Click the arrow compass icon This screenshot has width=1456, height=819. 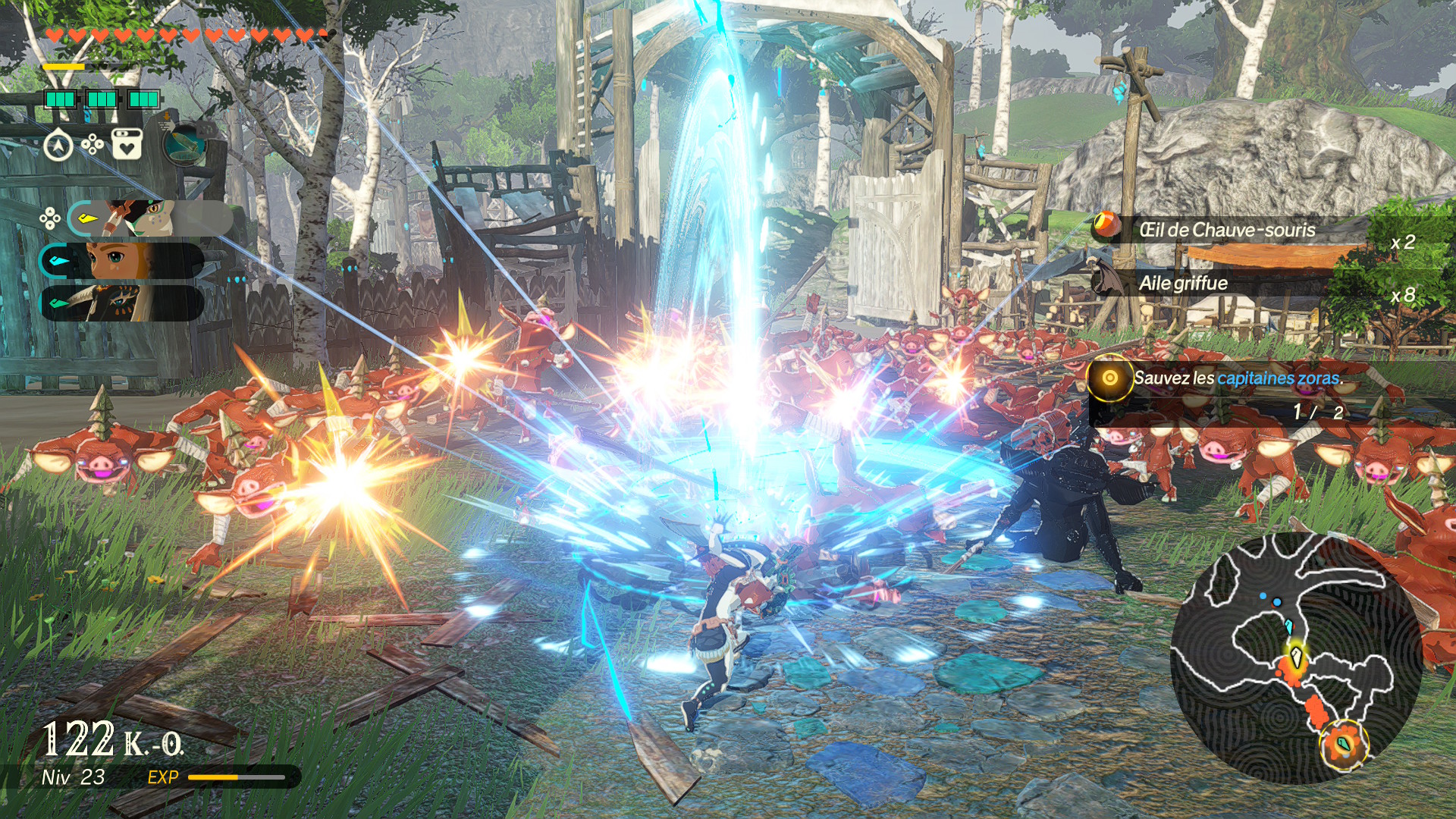(58, 146)
